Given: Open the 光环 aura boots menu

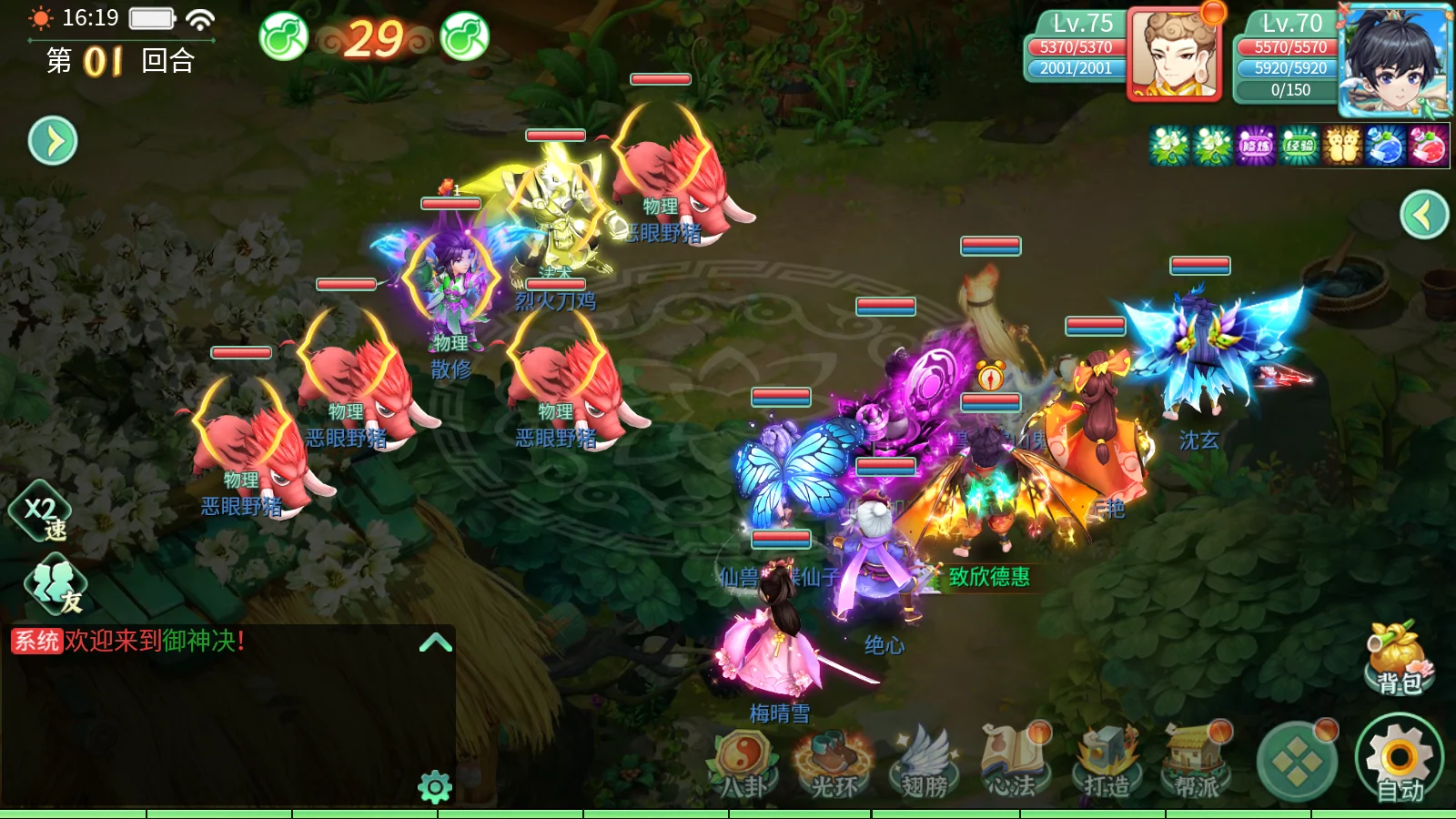Looking at the screenshot, I should tap(833, 764).
